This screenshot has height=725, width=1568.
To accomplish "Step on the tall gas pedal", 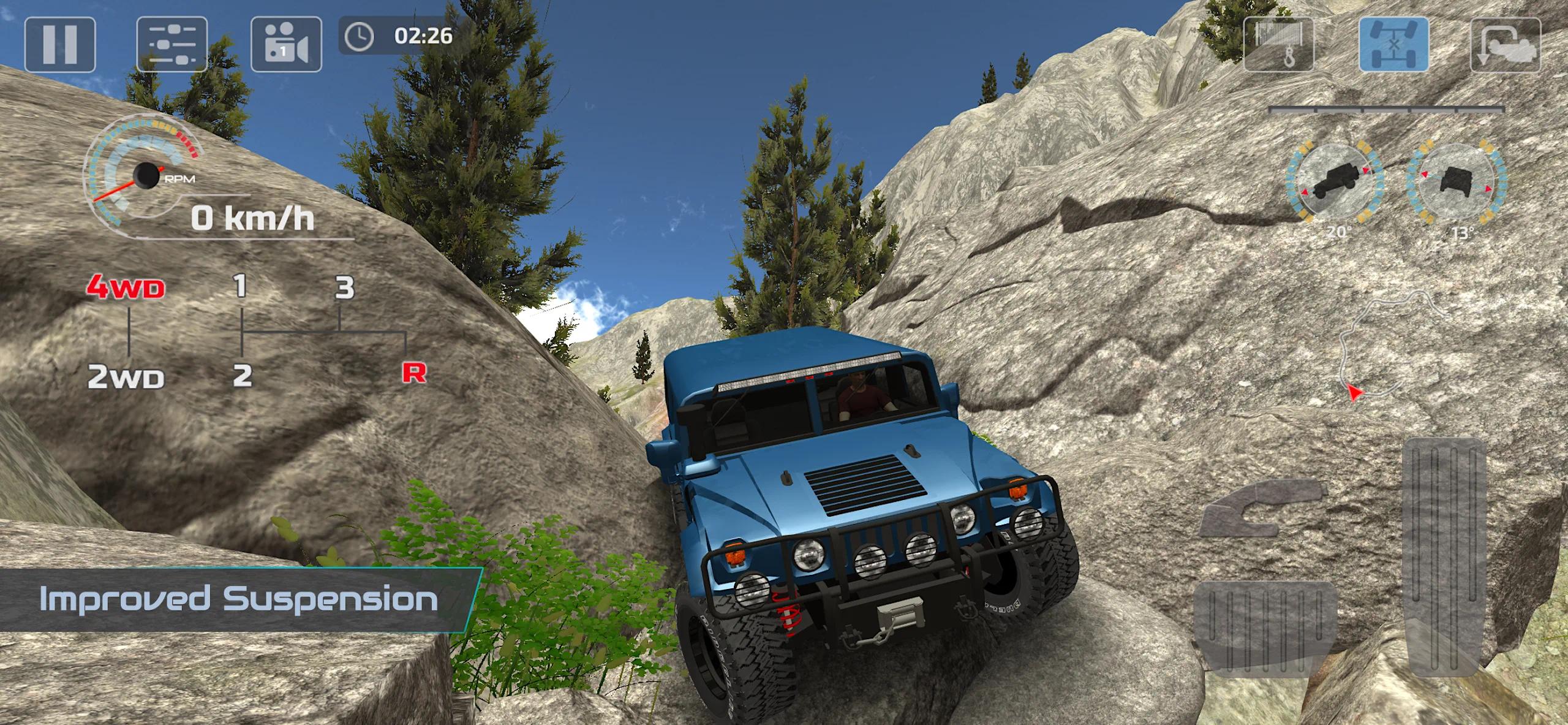I will click(x=1444, y=556).
